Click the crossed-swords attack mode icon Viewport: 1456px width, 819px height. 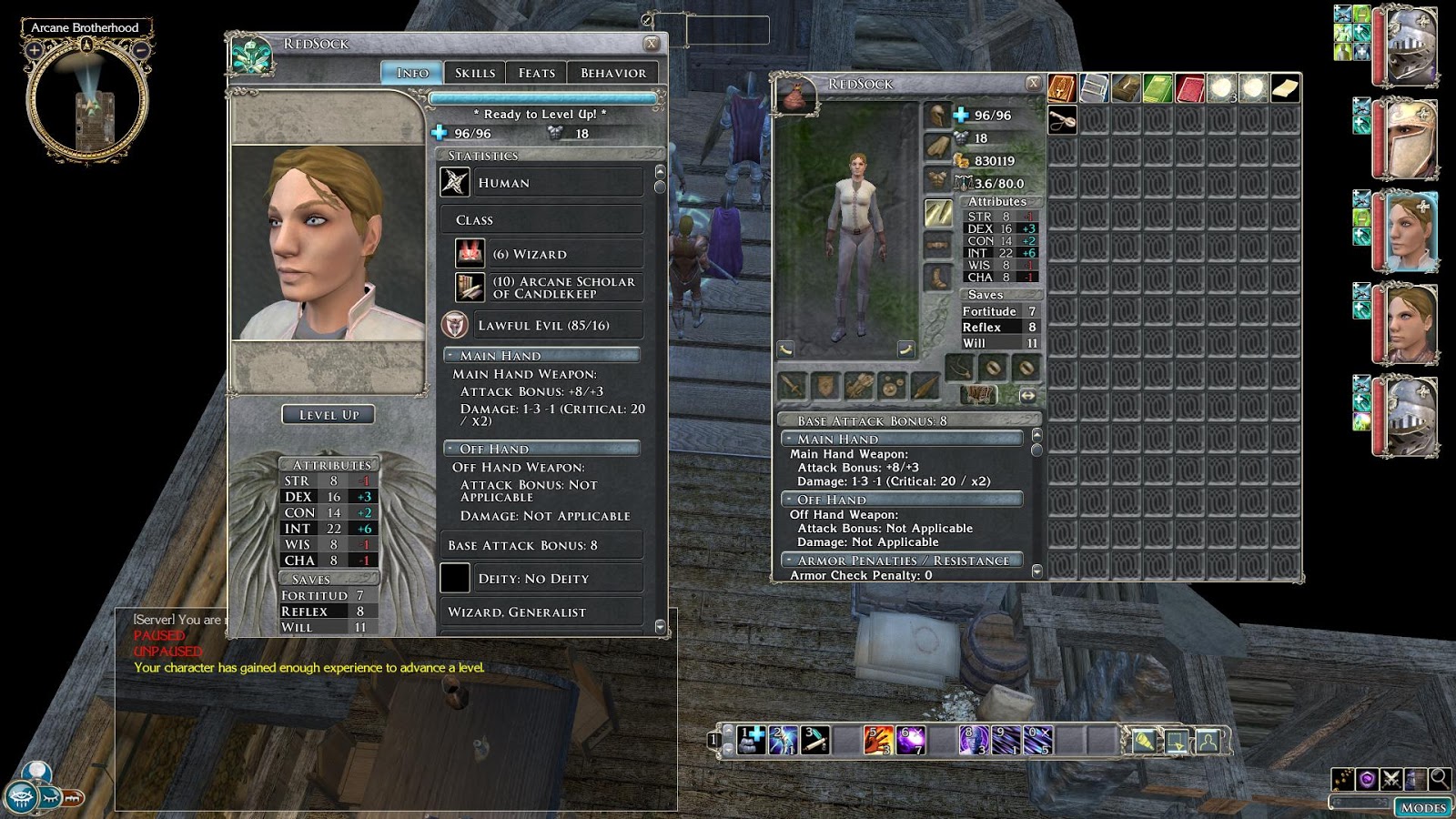point(1390,780)
